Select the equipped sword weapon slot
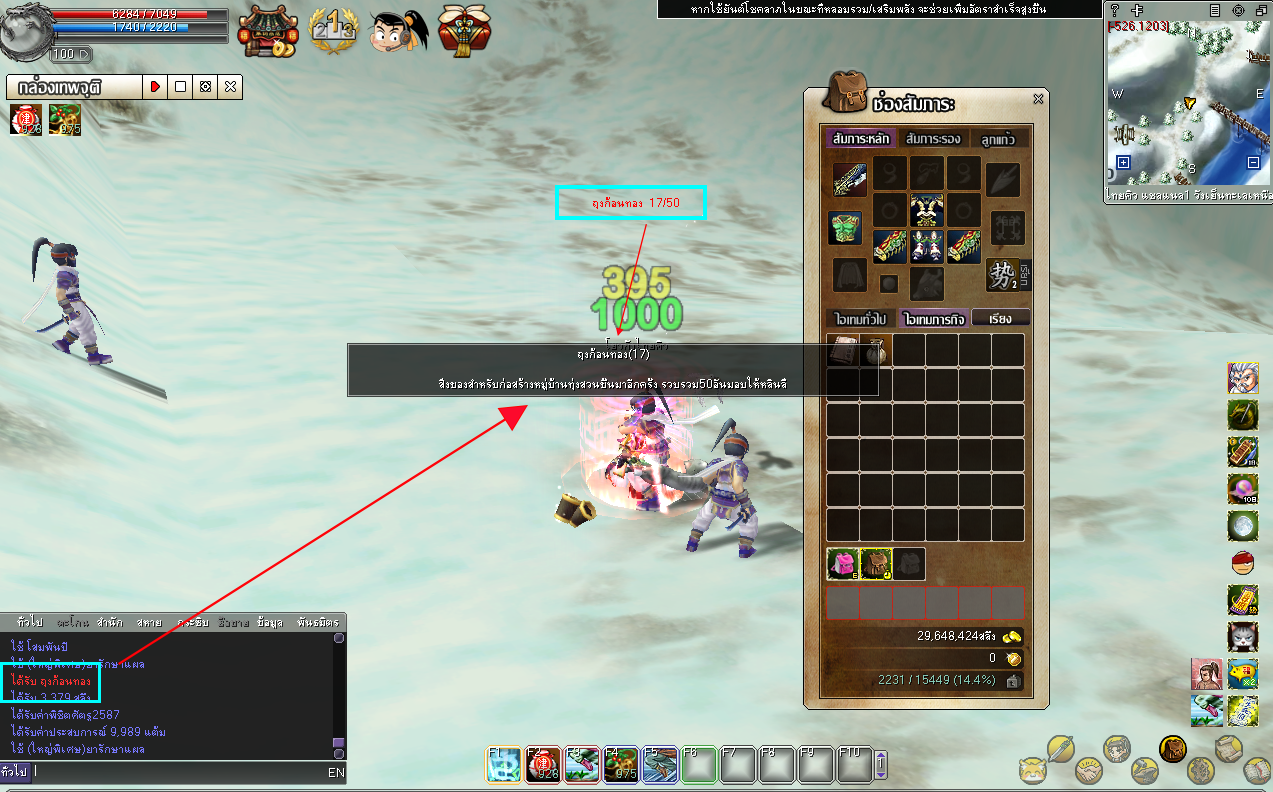 pos(850,180)
